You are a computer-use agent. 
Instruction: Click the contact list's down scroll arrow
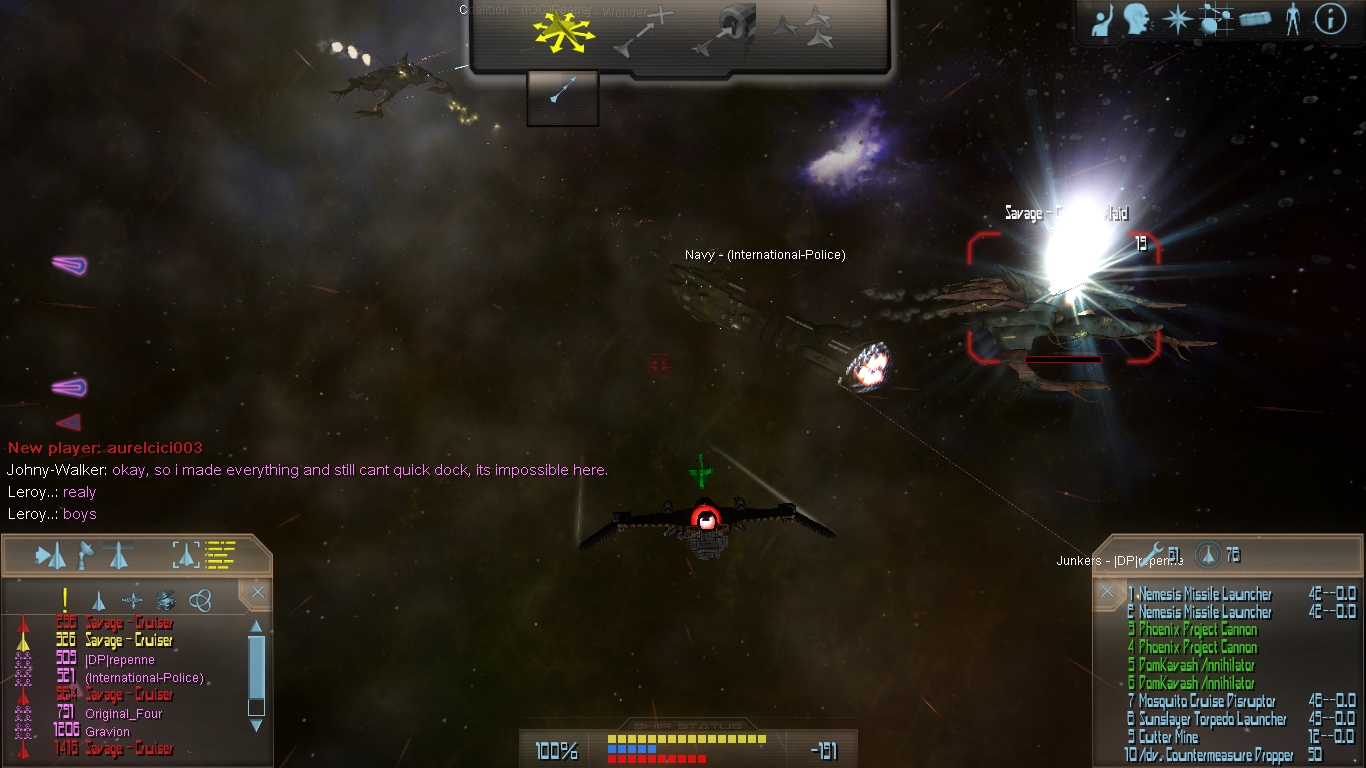coord(256,725)
